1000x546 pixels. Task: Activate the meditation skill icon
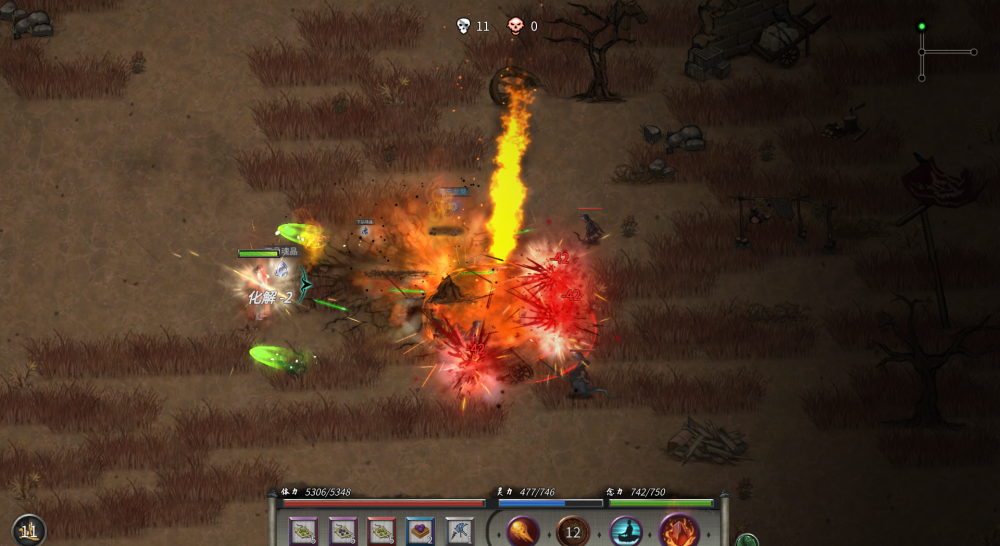[626, 531]
